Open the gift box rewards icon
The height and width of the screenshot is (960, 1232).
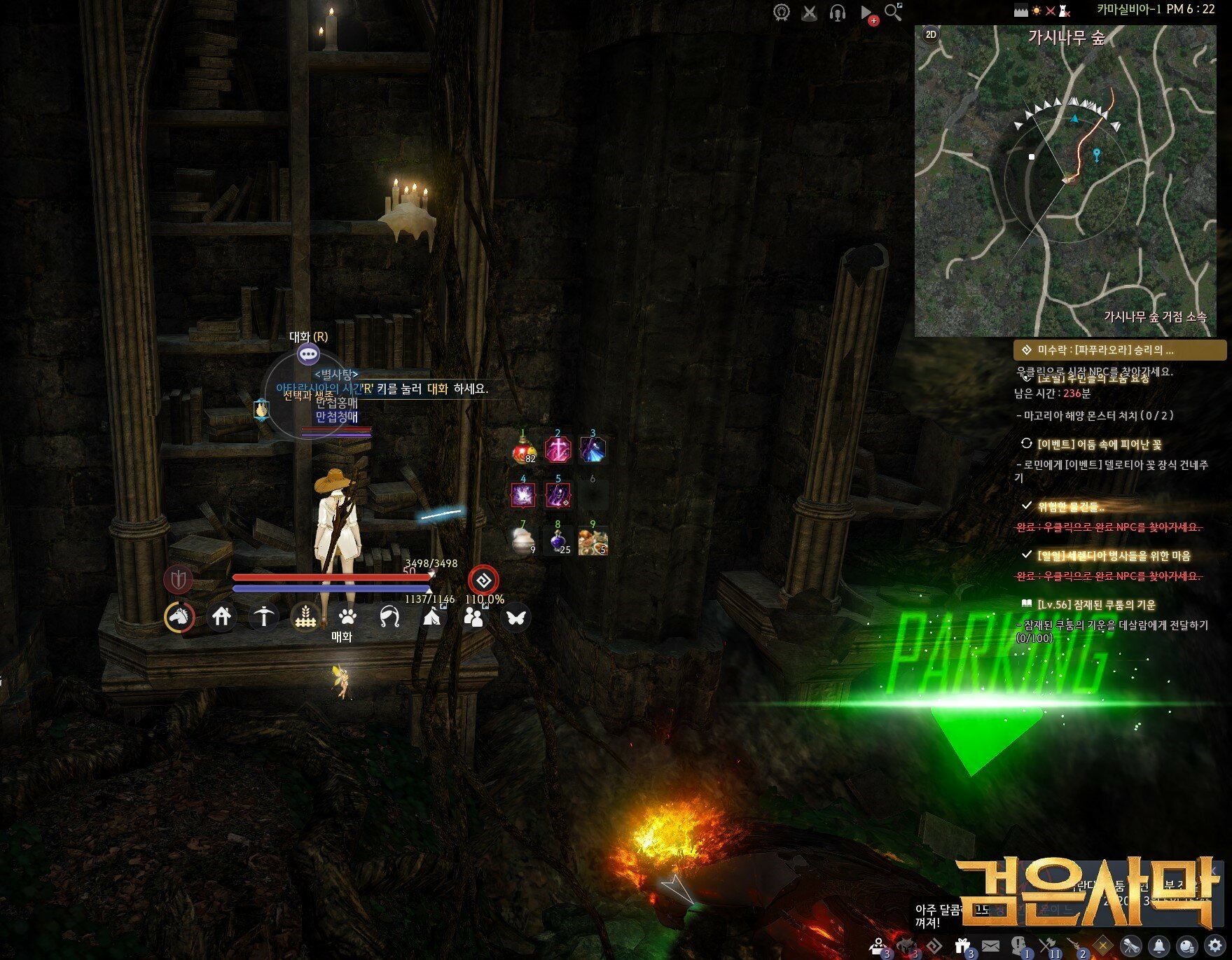click(x=962, y=946)
